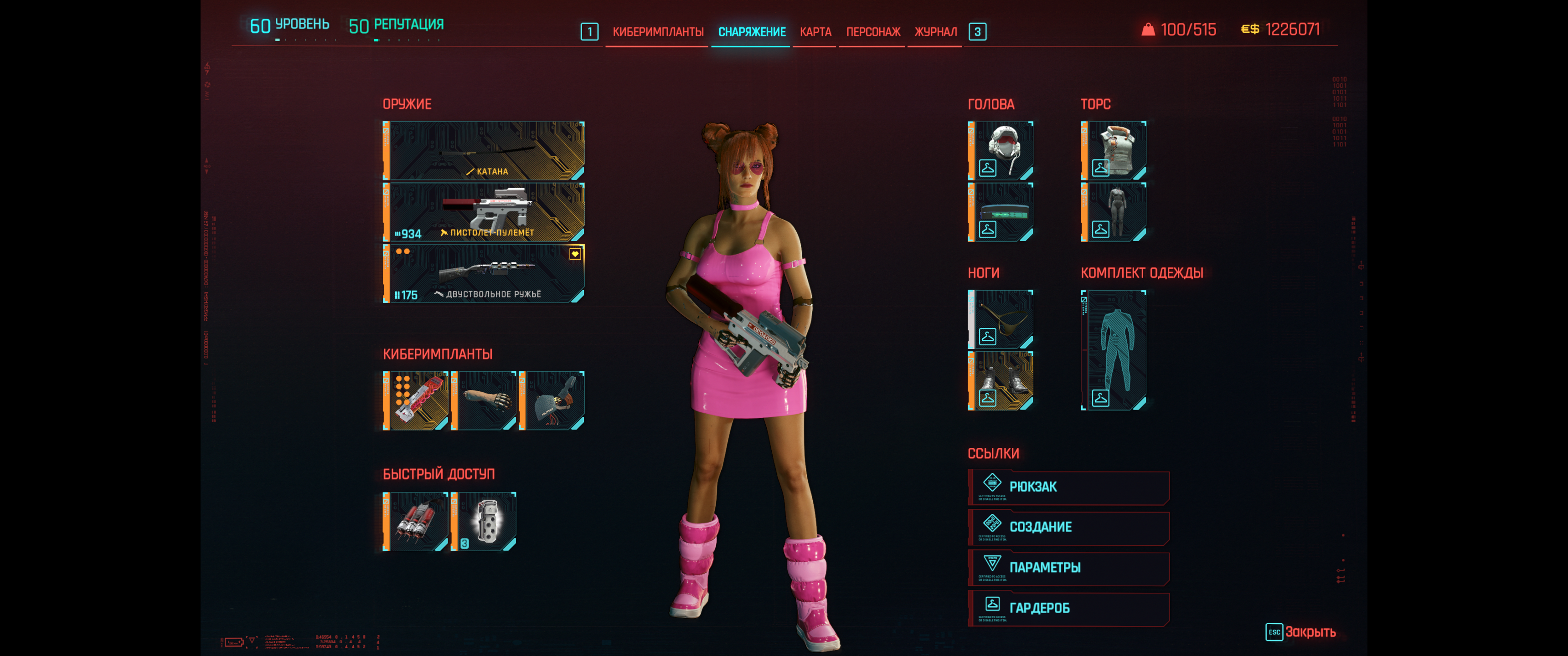Select the Катана weapon slot
This screenshot has width=1568, height=656.
coord(485,151)
